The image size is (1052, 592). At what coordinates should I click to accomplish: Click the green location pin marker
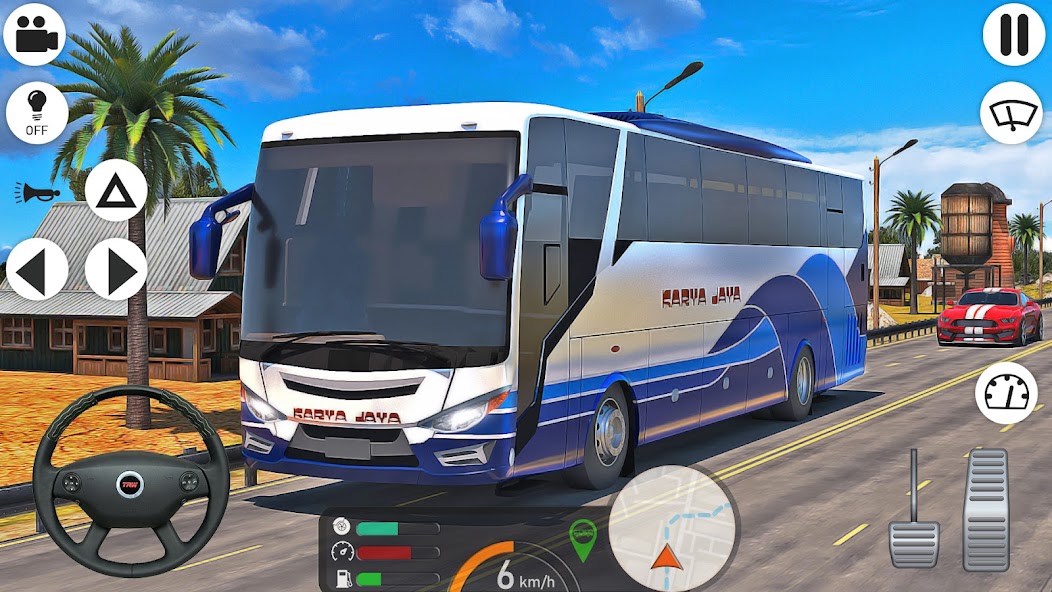[x=582, y=538]
